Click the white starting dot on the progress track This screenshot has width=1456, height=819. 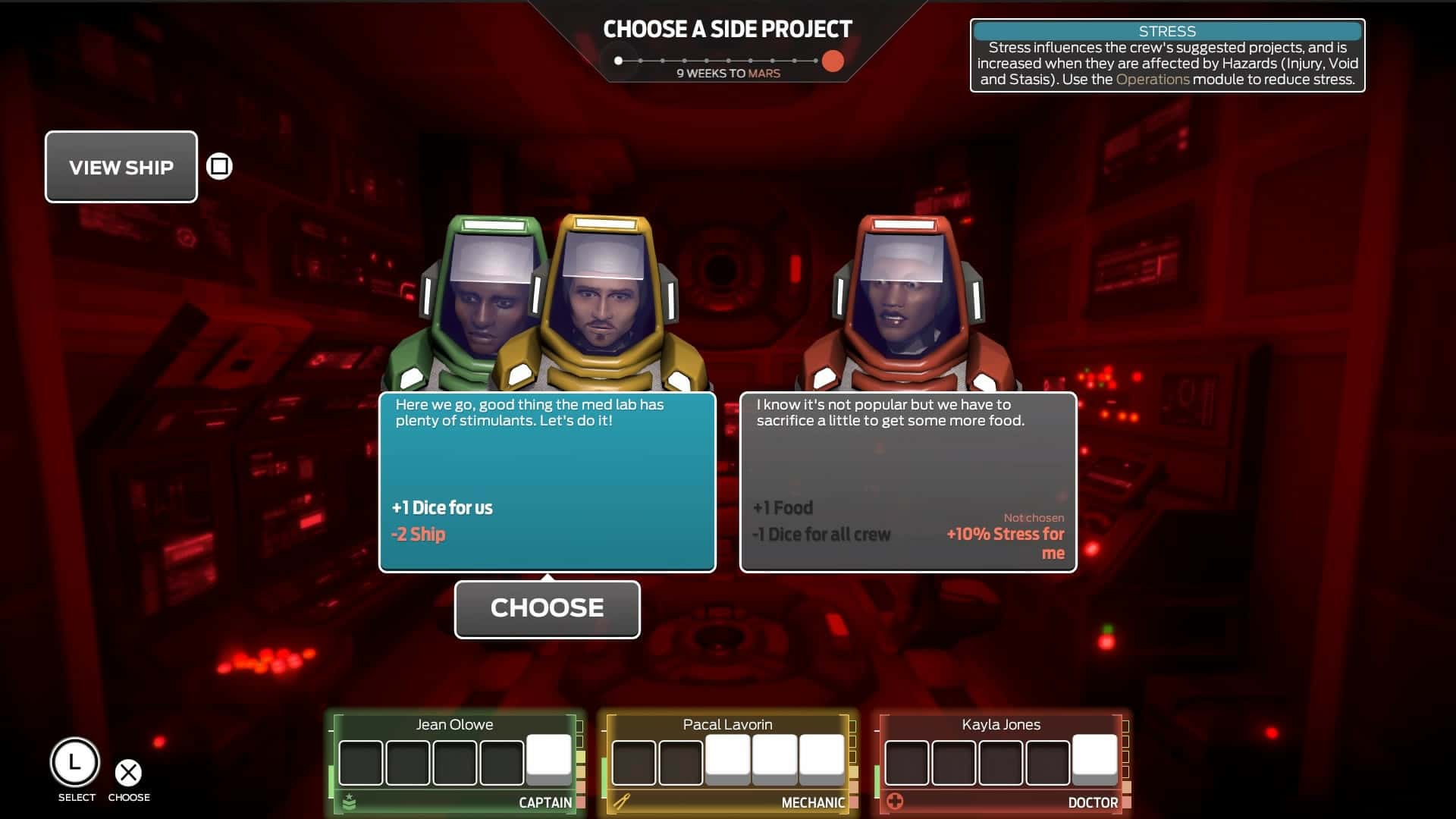point(619,58)
